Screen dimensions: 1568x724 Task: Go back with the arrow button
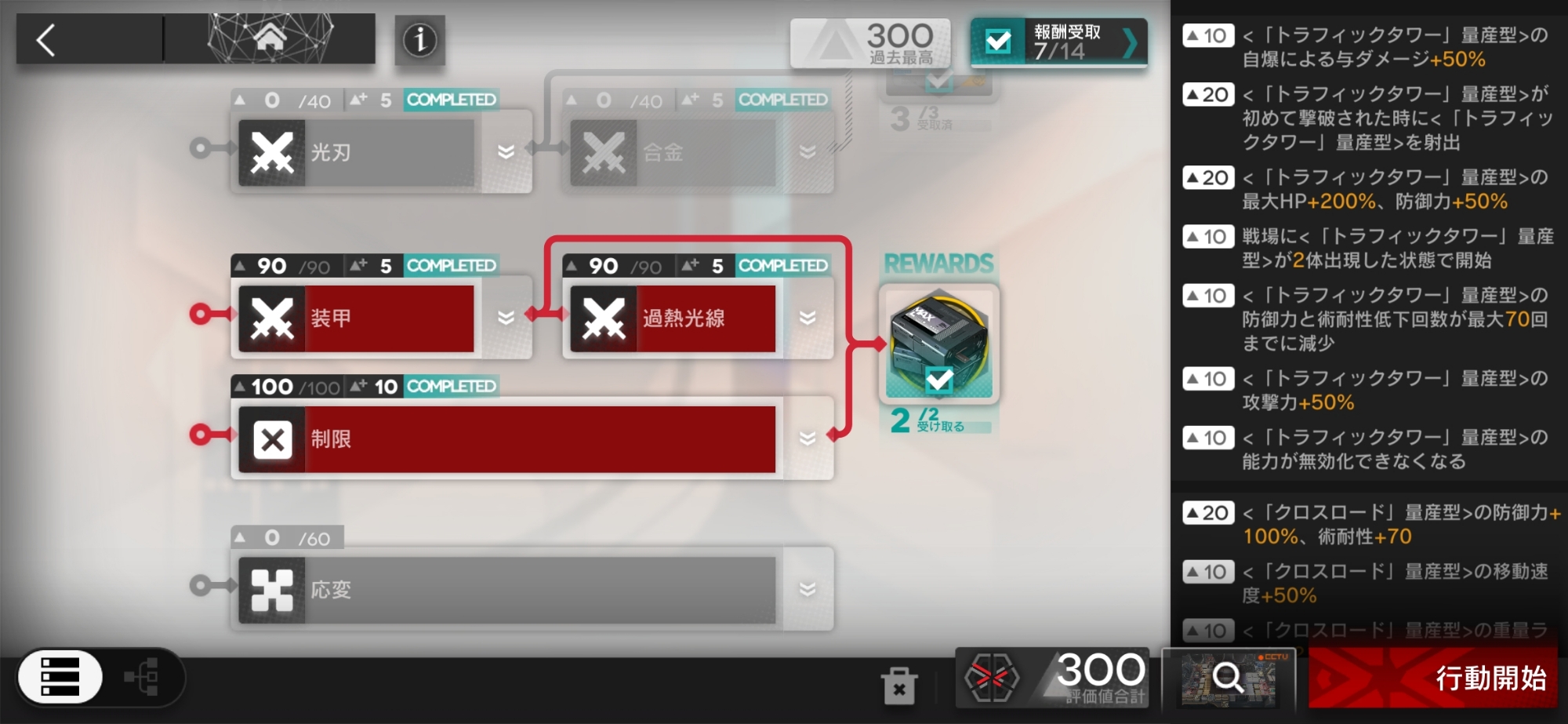pos(47,40)
